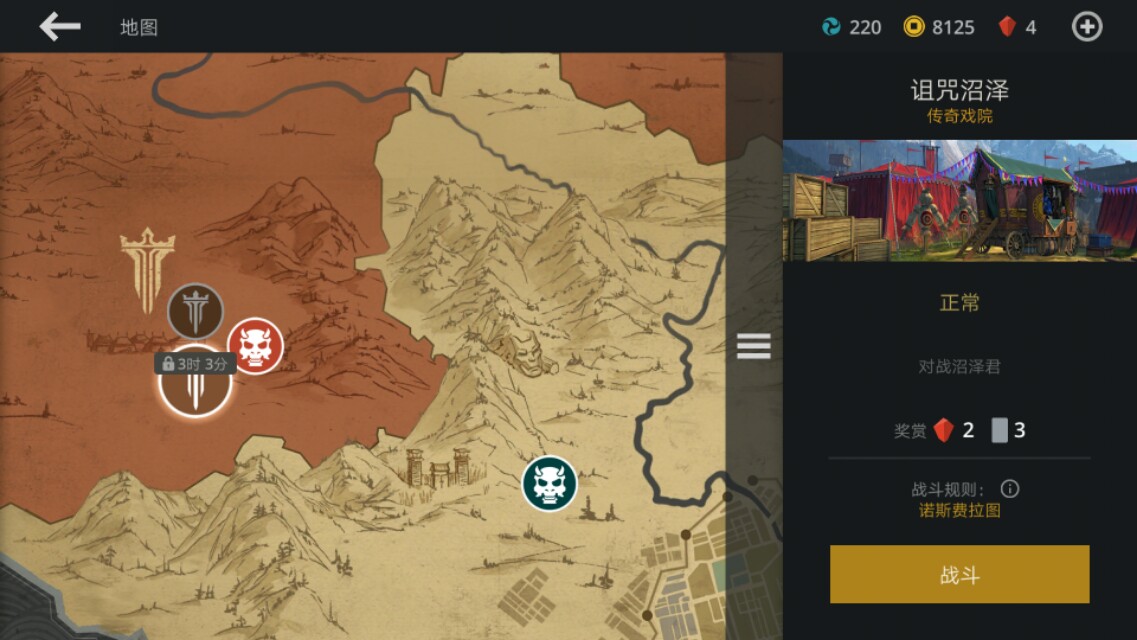Open the 诺斯费拉图 battle rule link
1137x640 pixels.
[x=959, y=511]
